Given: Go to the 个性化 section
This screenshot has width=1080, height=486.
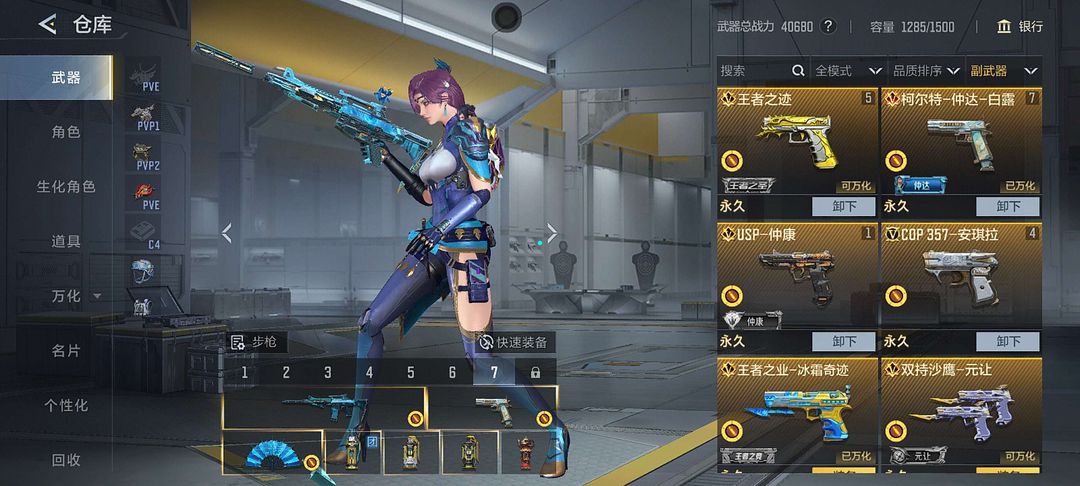Looking at the screenshot, I should coord(66,405).
